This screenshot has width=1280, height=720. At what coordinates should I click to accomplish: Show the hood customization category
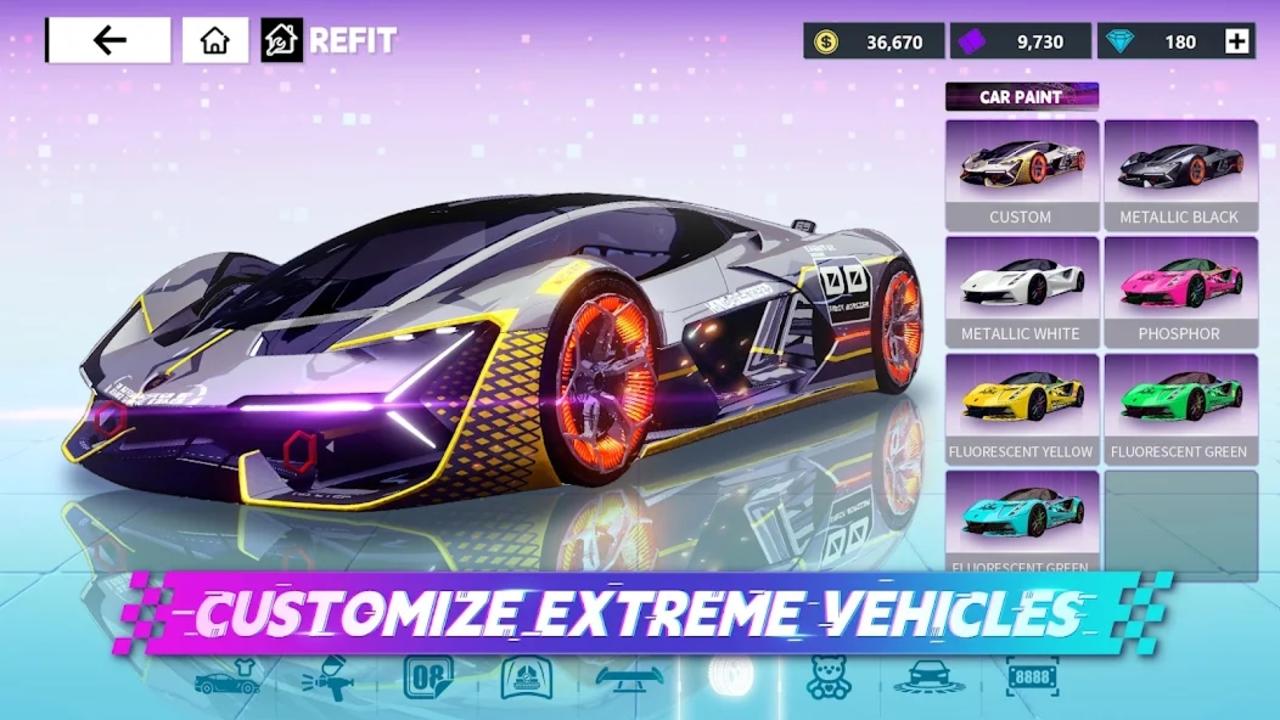pos(527,677)
